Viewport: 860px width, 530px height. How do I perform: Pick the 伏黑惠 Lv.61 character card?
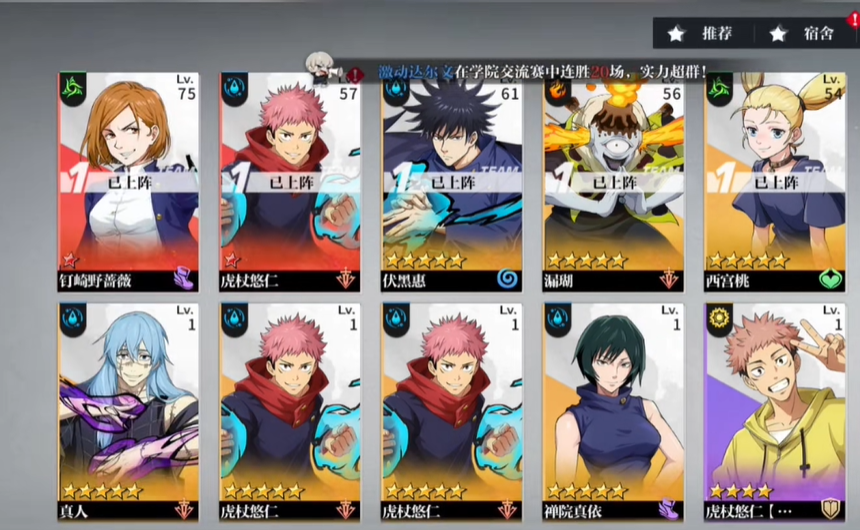[x=452, y=180]
